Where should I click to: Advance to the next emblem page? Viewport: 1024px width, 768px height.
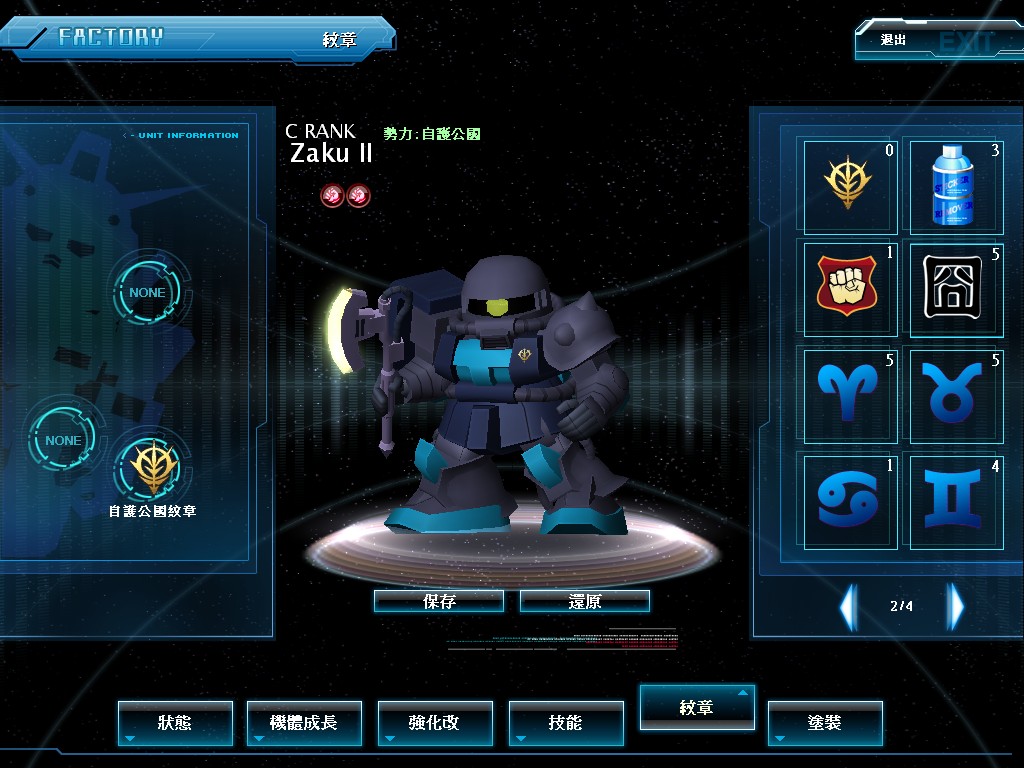pos(956,606)
